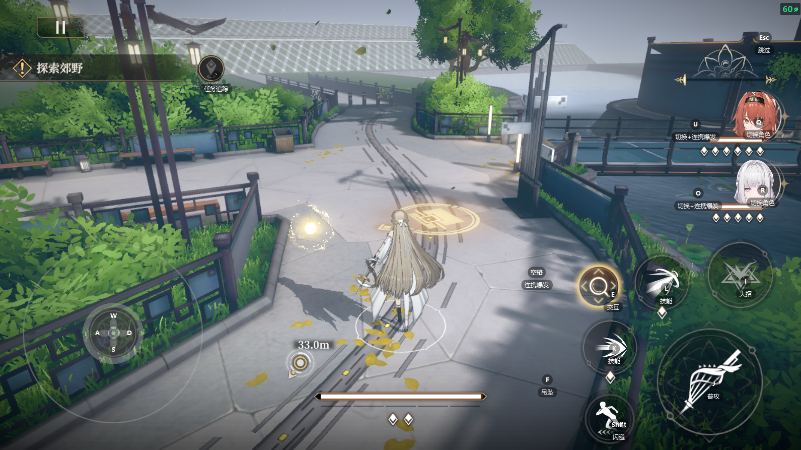Open the lotus emblem menu at top
Screen dimensions: 801x450
pos(726,62)
